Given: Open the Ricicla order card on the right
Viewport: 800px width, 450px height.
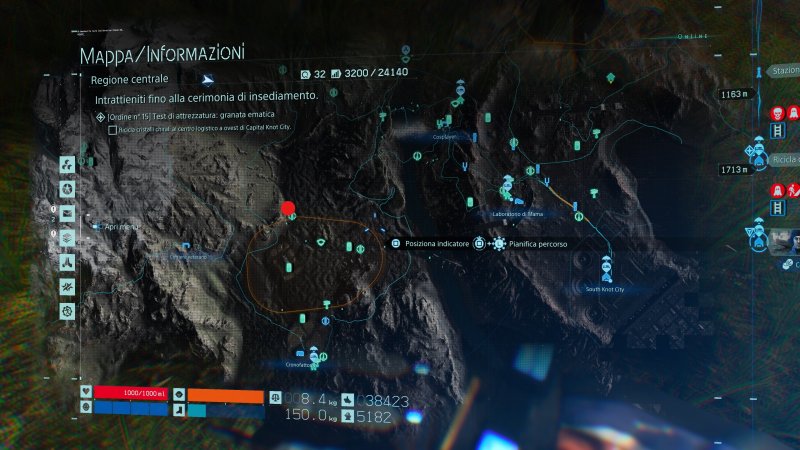Looking at the screenshot, I should tap(783, 160).
